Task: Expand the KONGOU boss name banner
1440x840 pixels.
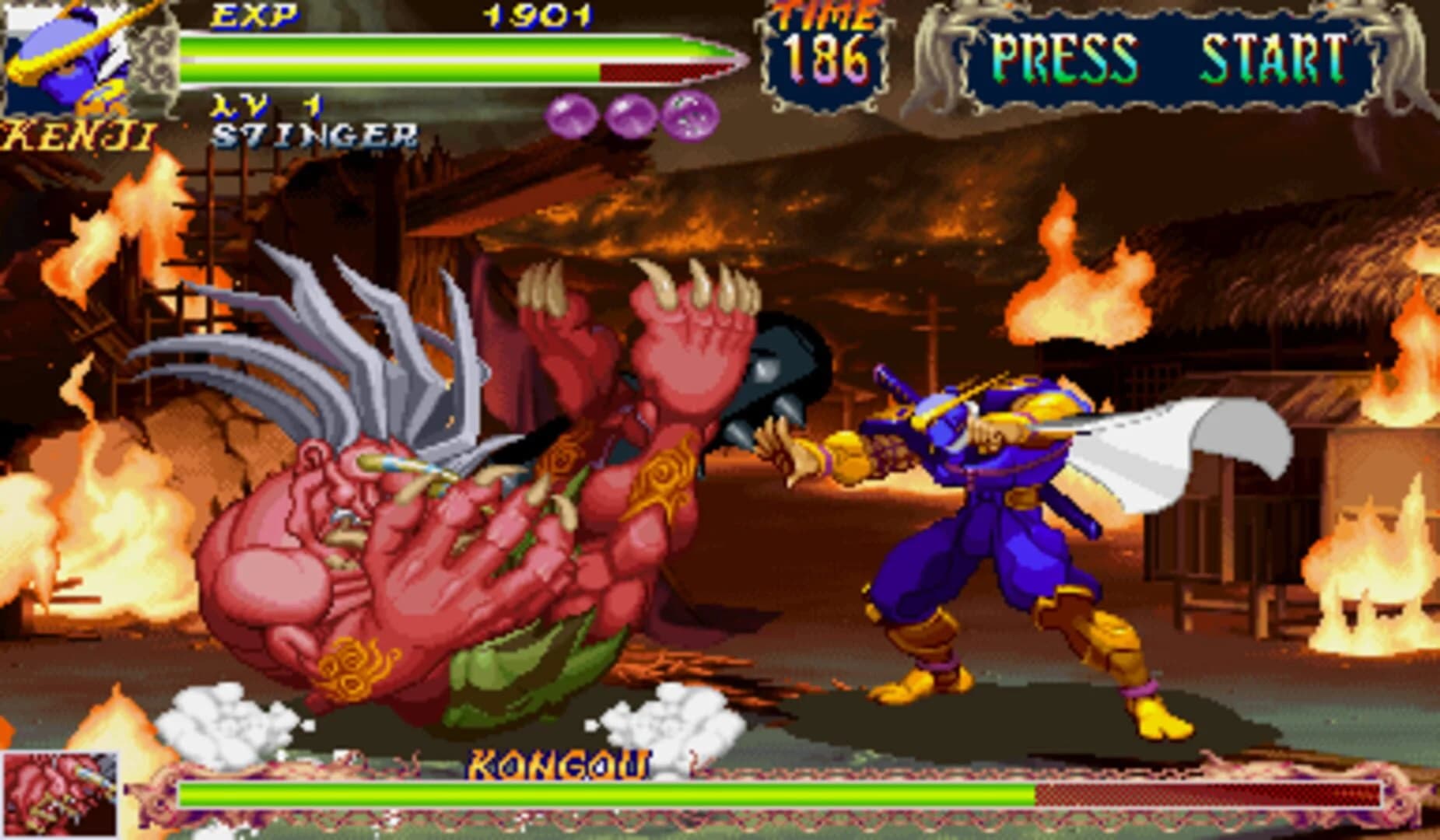Action: [x=558, y=766]
